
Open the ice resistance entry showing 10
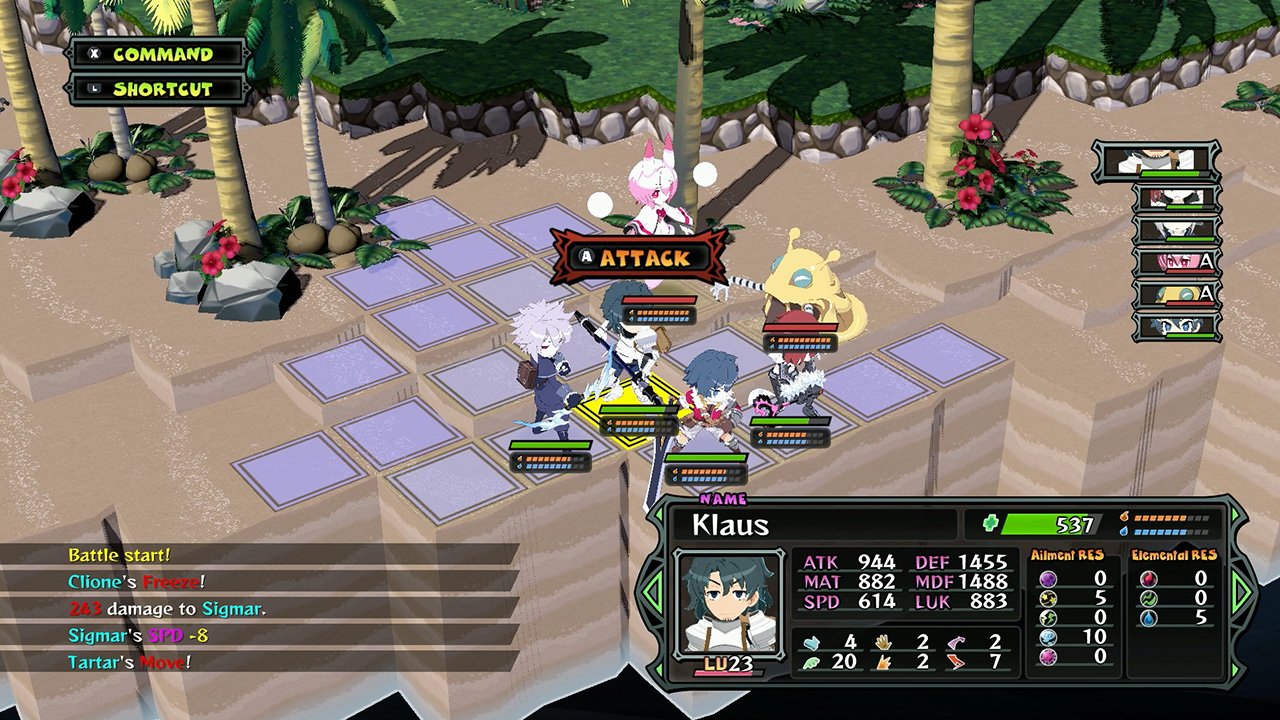point(1047,636)
